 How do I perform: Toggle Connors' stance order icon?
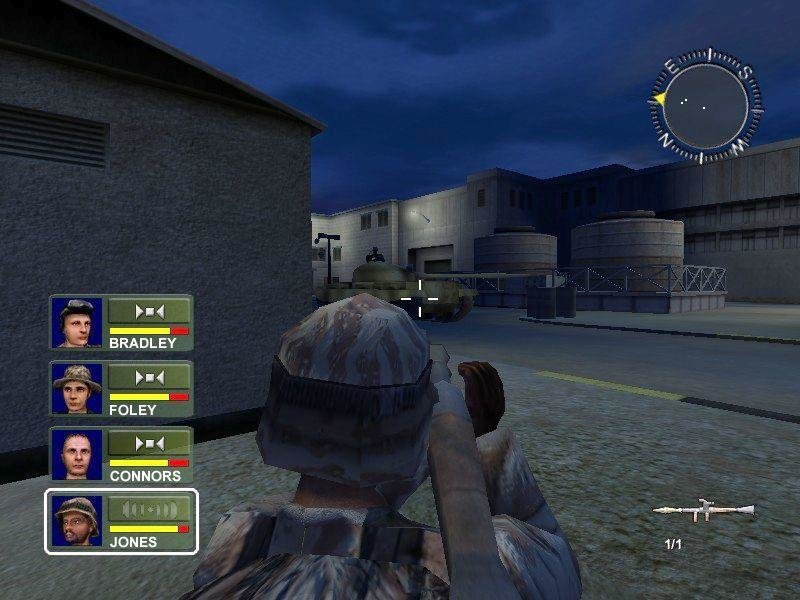(148, 443)
